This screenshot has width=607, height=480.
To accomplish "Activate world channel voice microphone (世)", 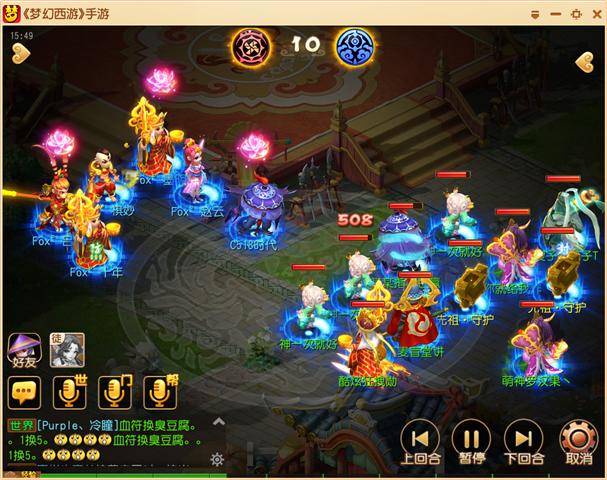I will (70, 391).
